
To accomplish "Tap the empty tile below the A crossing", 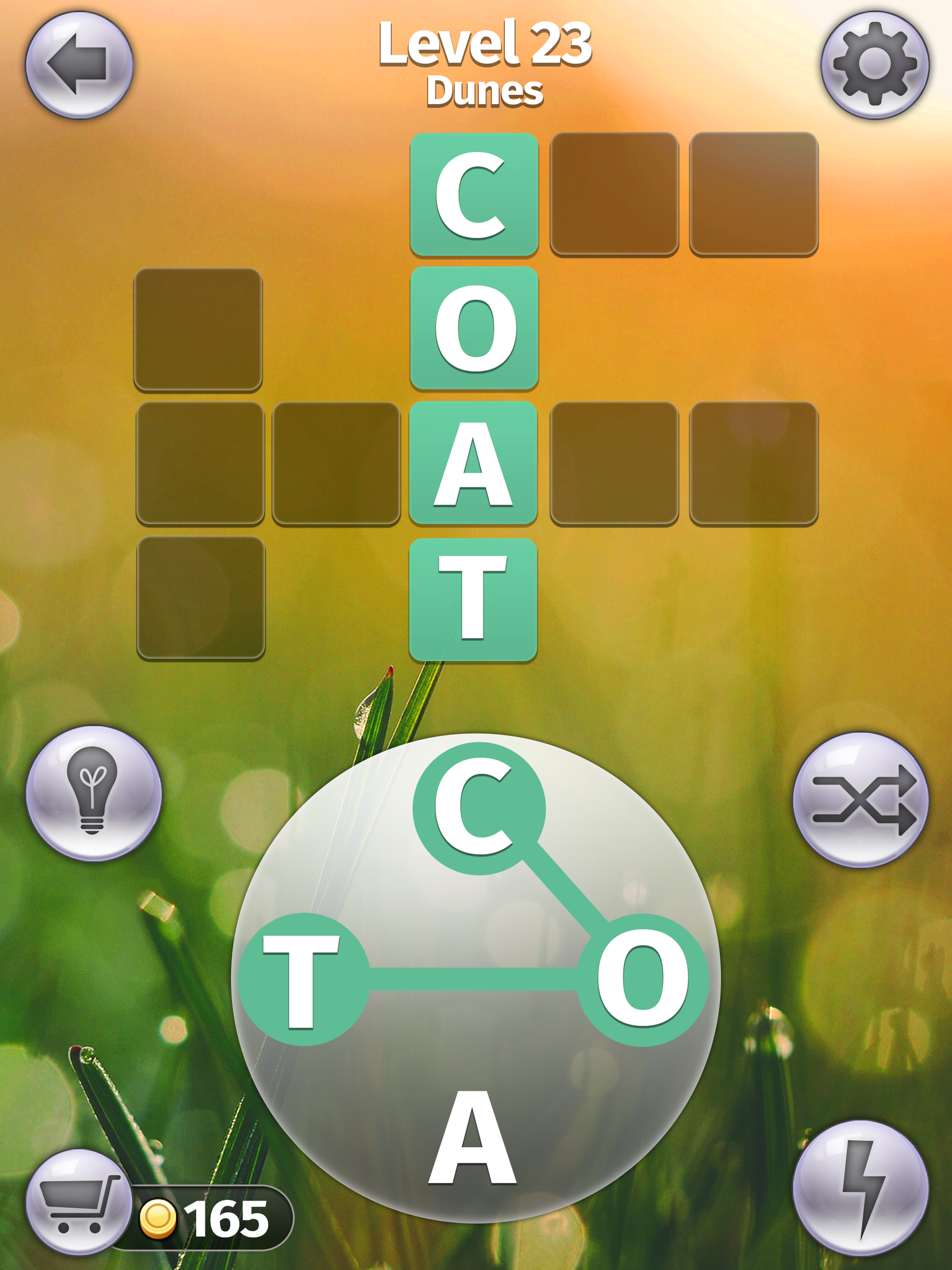I will pyautogui.click(x=202, y=597).
